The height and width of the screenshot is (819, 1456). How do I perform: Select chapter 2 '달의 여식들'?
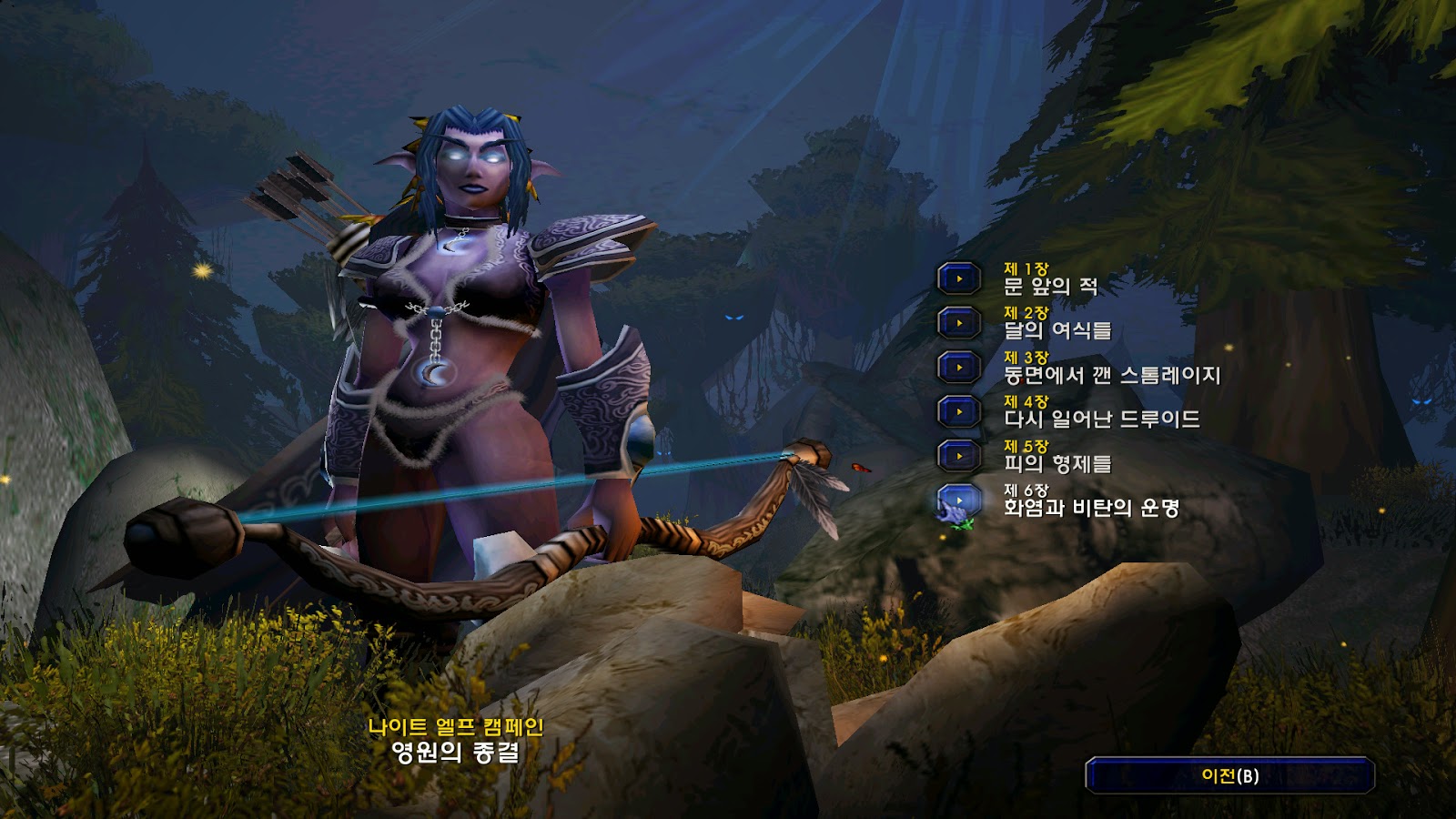coord(959,323)
